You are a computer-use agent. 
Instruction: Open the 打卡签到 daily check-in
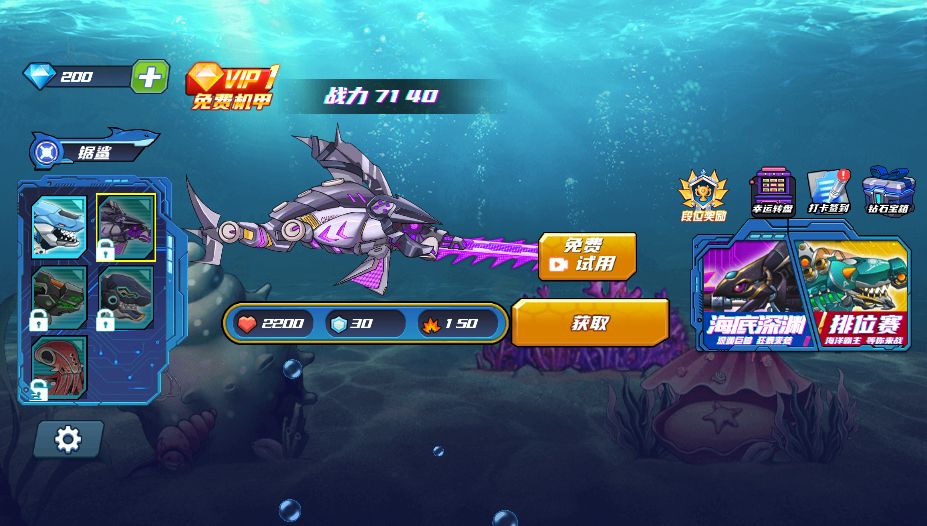tap(829, 191)
